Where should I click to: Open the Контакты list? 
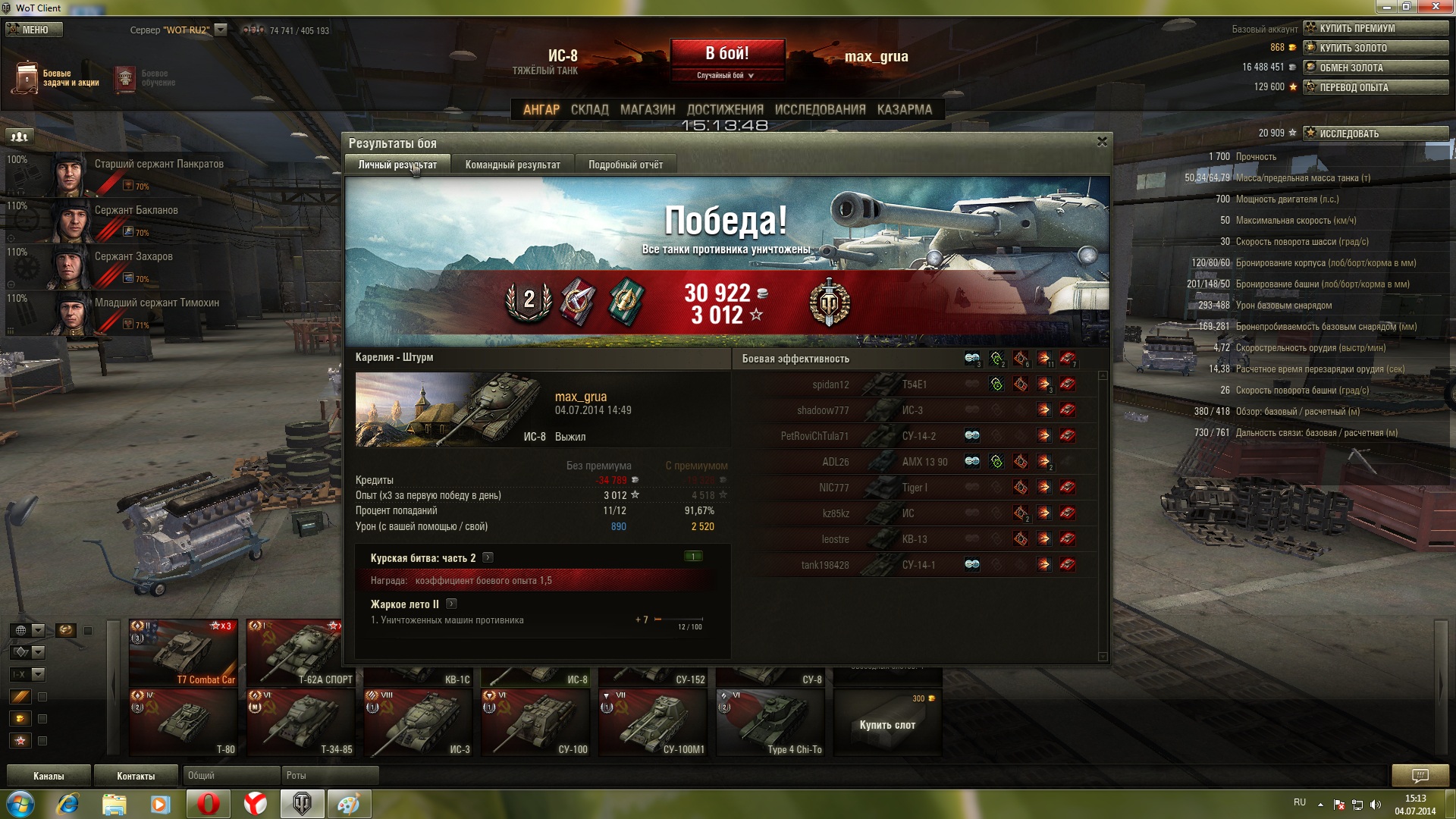[x=136, y=776]
